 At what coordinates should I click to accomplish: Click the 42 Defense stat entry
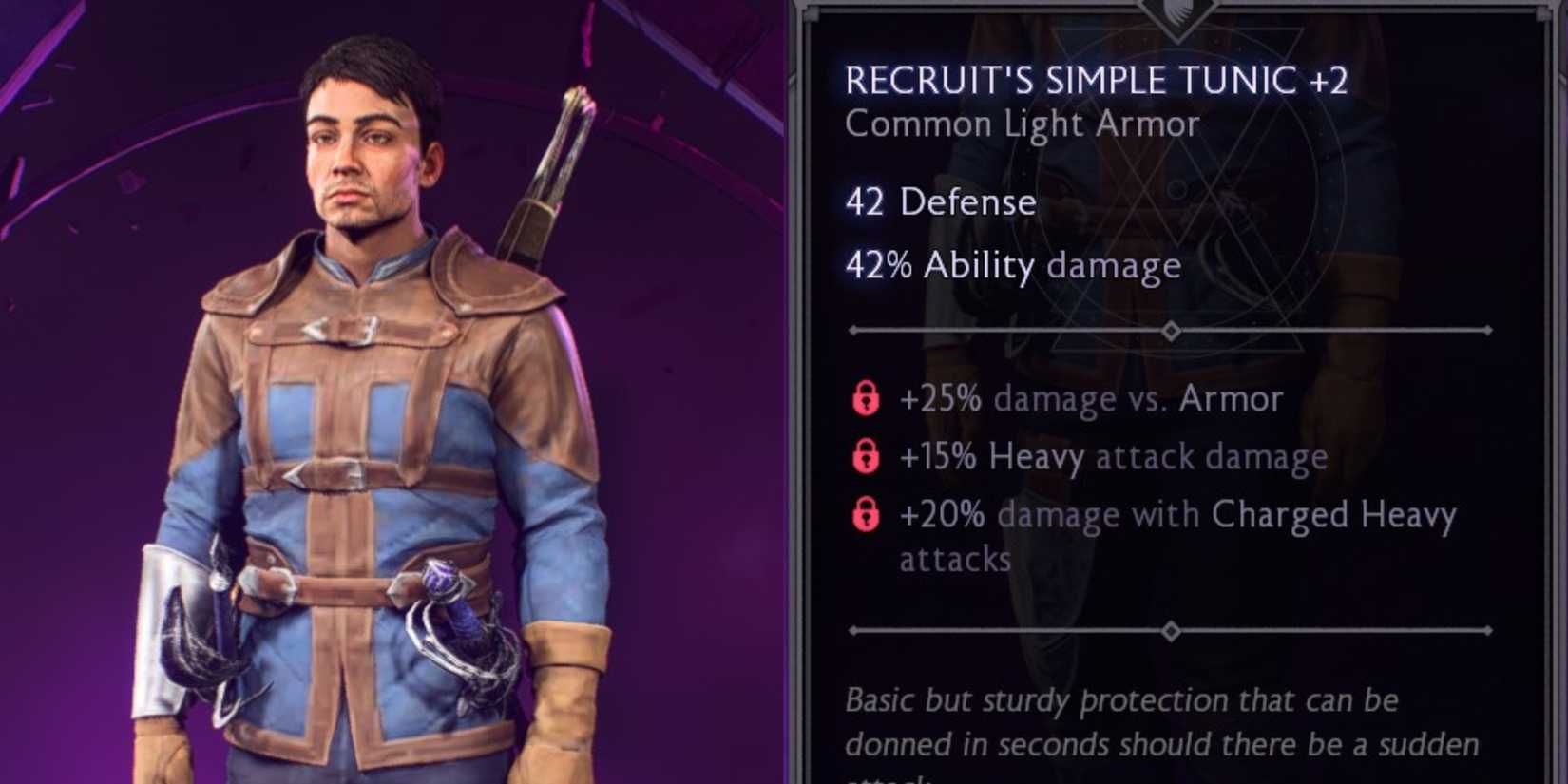point(941,202)
